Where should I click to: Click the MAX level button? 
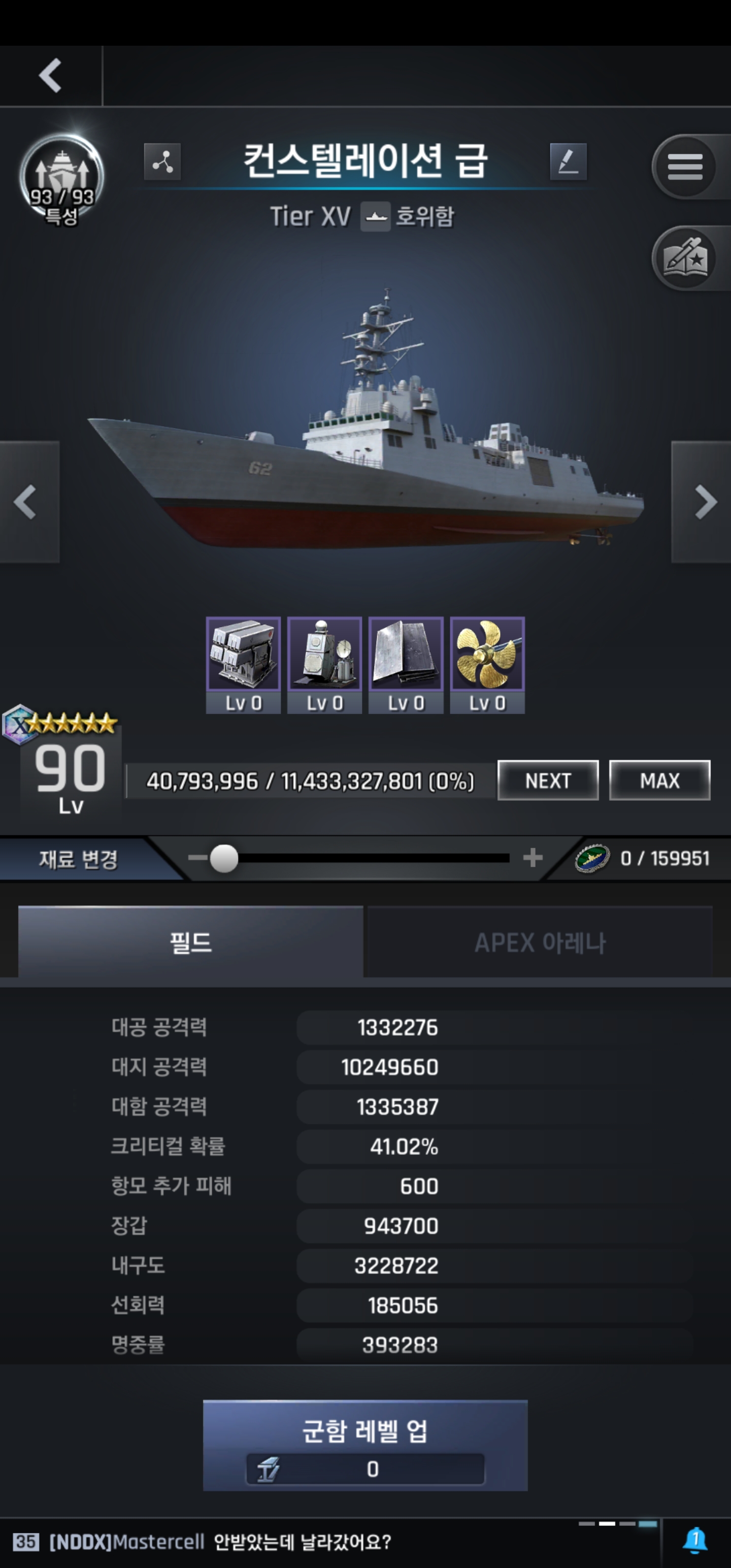click(659, 780)
